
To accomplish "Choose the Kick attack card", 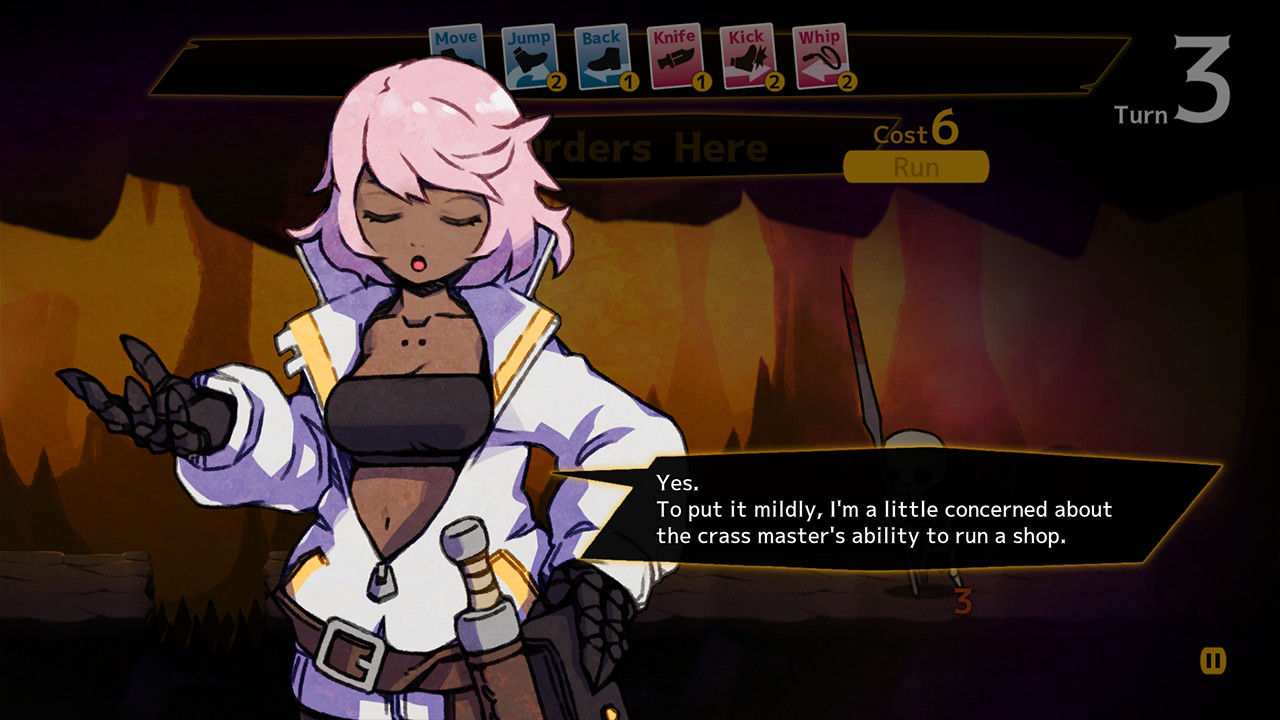I will 747,57.
